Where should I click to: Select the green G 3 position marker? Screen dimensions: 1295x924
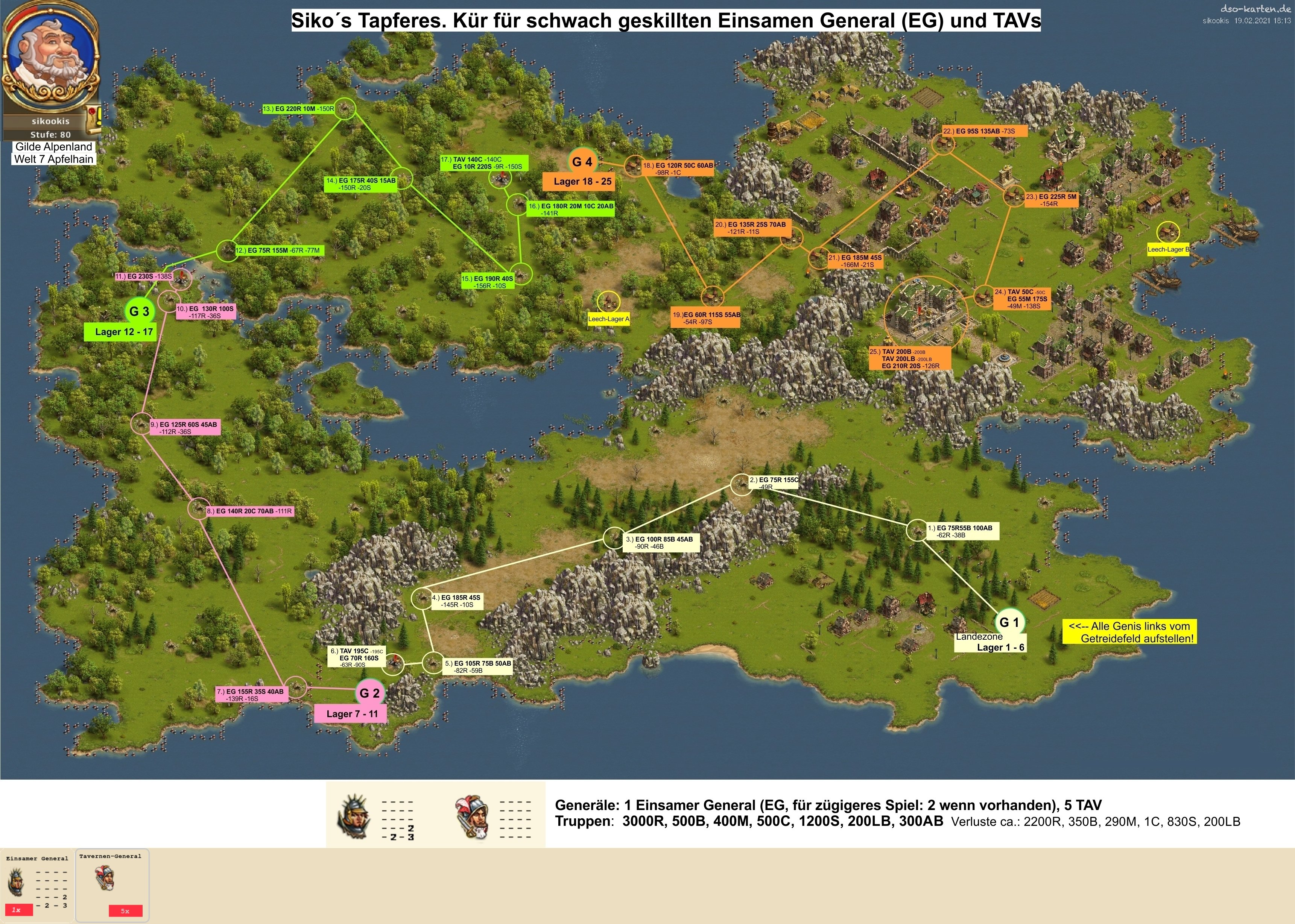point(139,311)
